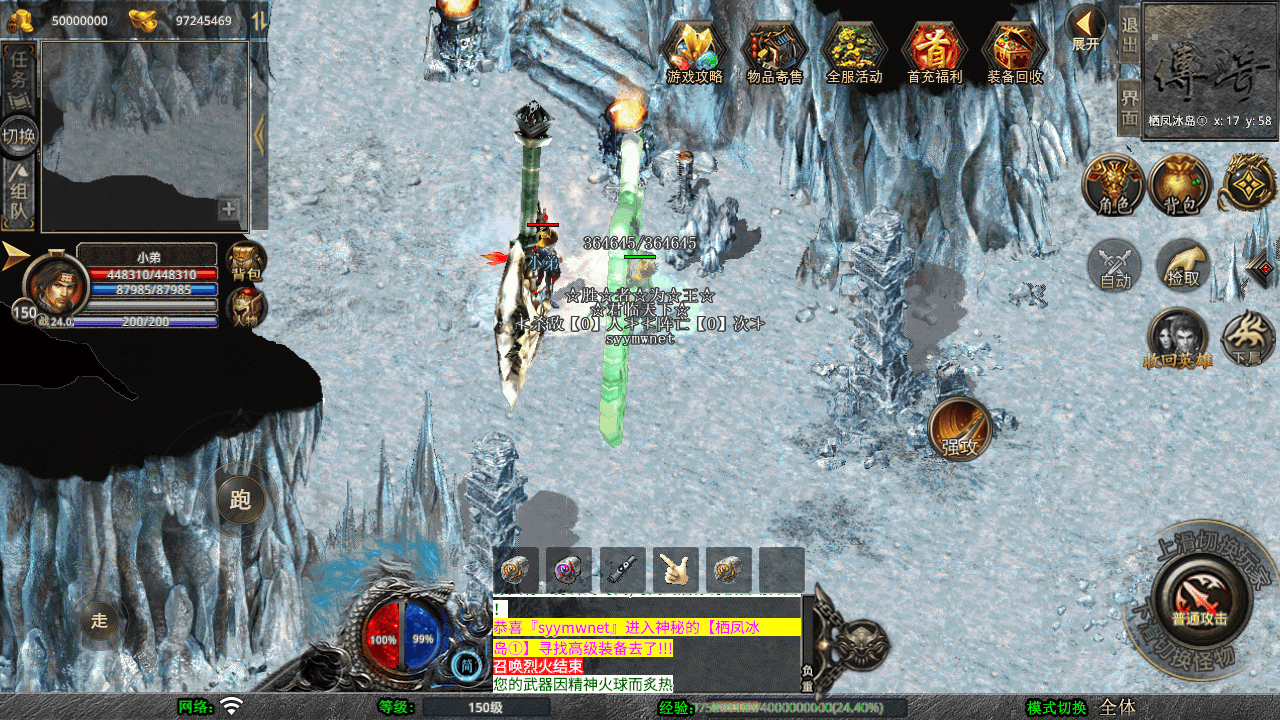Select 收回英雄 recall hero

(1178, 339)
